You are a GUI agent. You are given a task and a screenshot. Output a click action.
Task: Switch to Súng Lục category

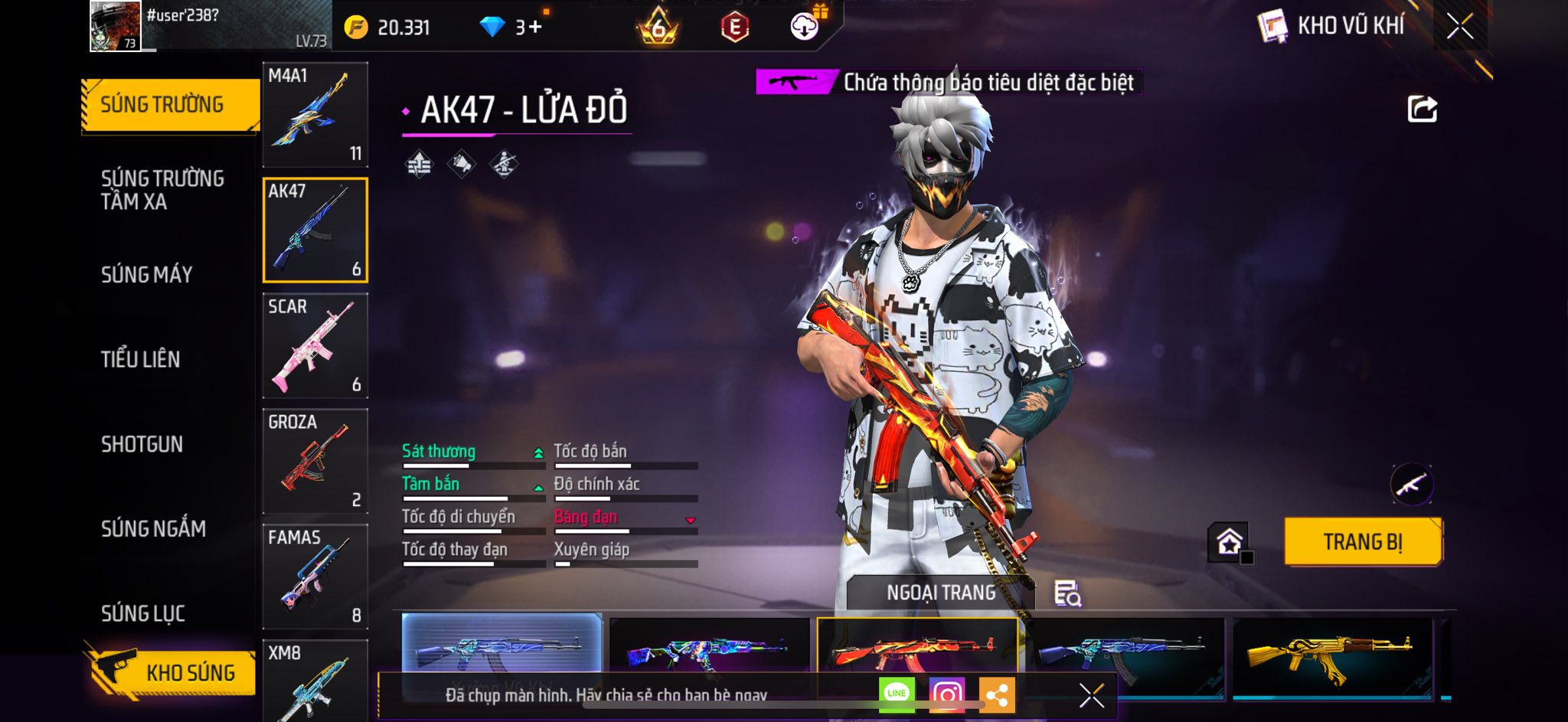[143, 613]
